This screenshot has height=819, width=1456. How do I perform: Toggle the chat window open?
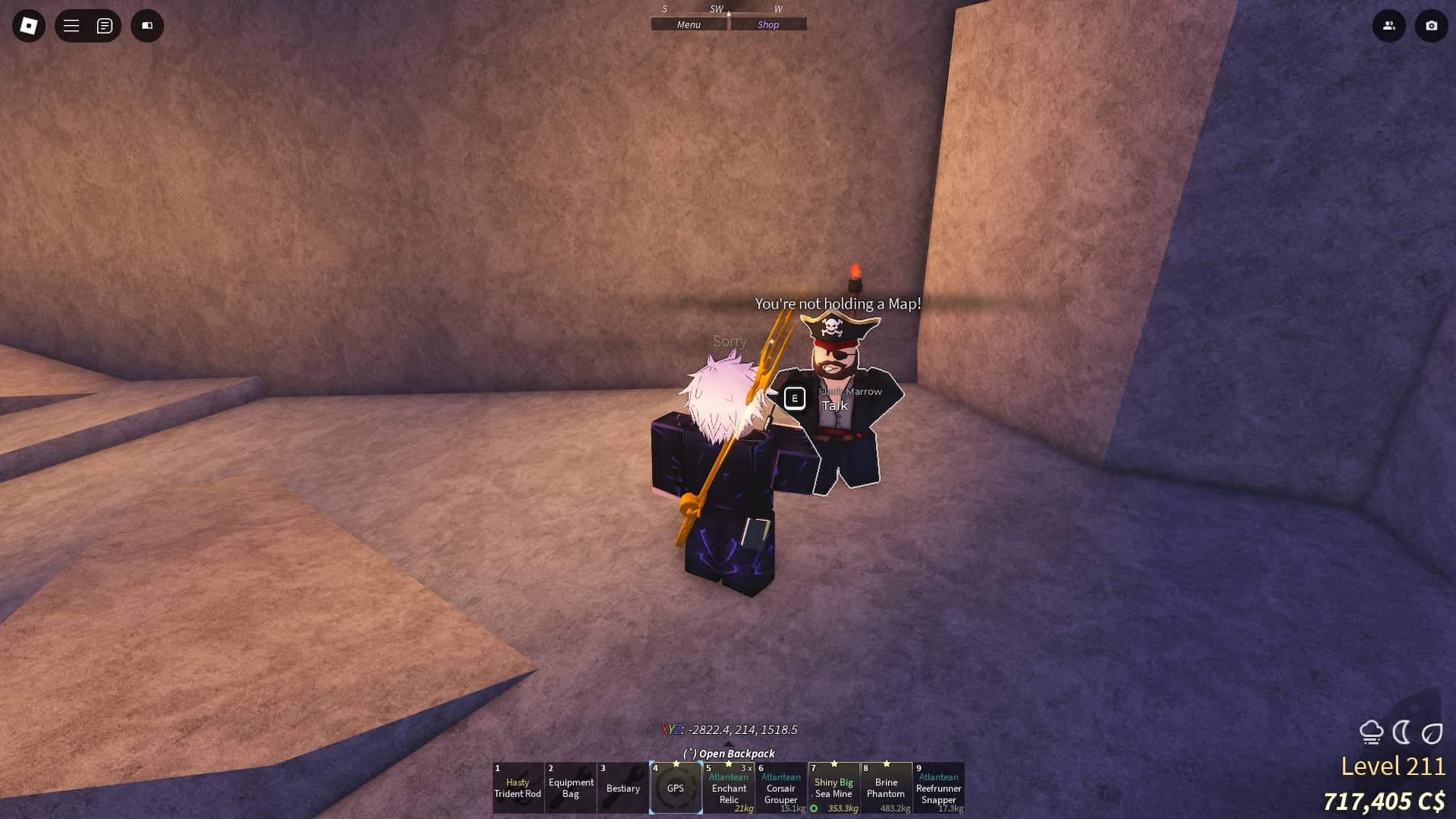click(x=105, y=25)
